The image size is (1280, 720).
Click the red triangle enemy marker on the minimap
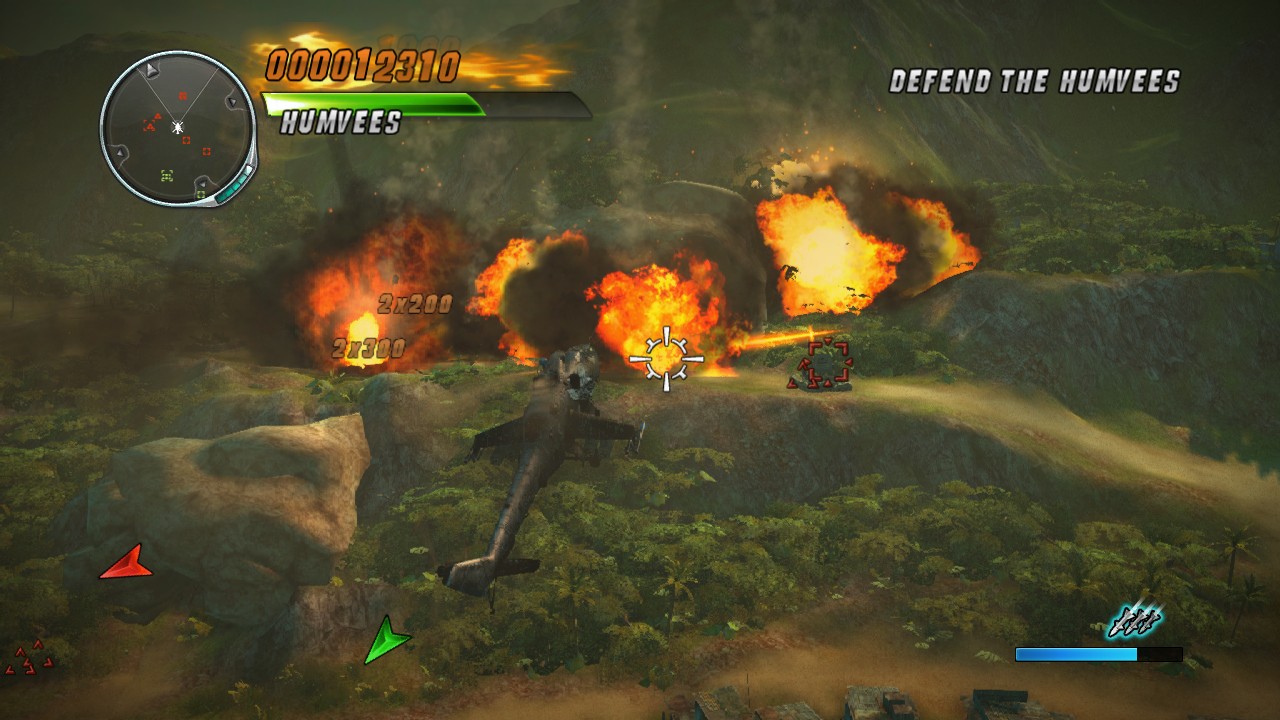[x=158, y=116]
